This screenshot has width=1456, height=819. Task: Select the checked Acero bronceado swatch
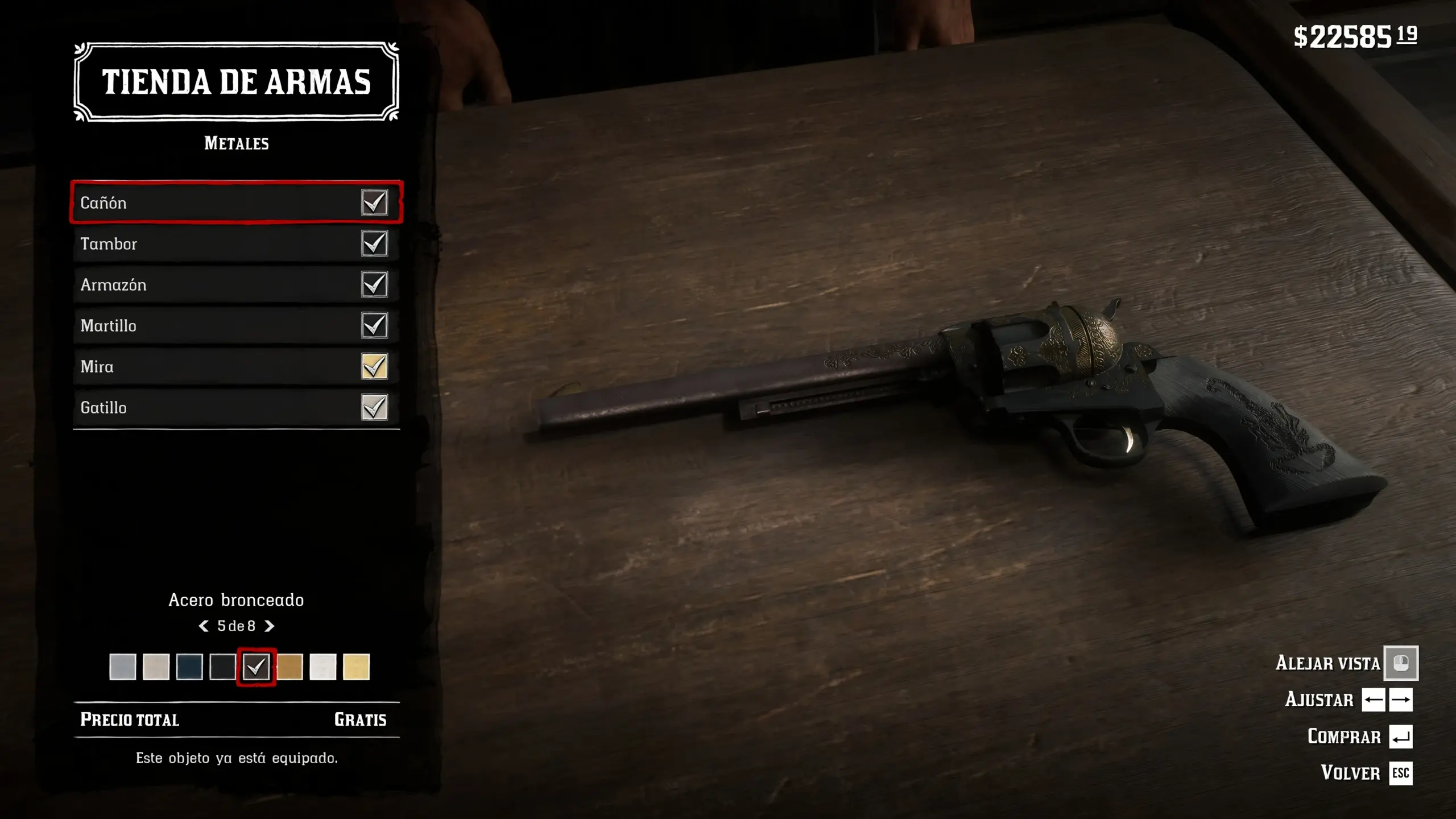(256, 667)
